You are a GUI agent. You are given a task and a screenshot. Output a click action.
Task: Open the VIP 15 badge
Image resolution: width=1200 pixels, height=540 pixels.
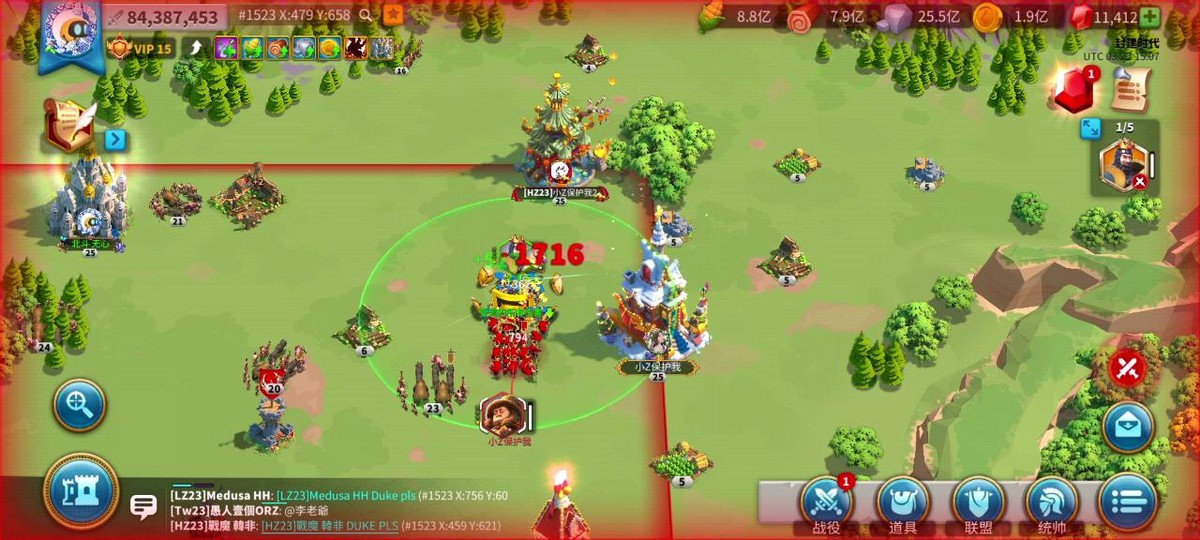tap(140, 47)
